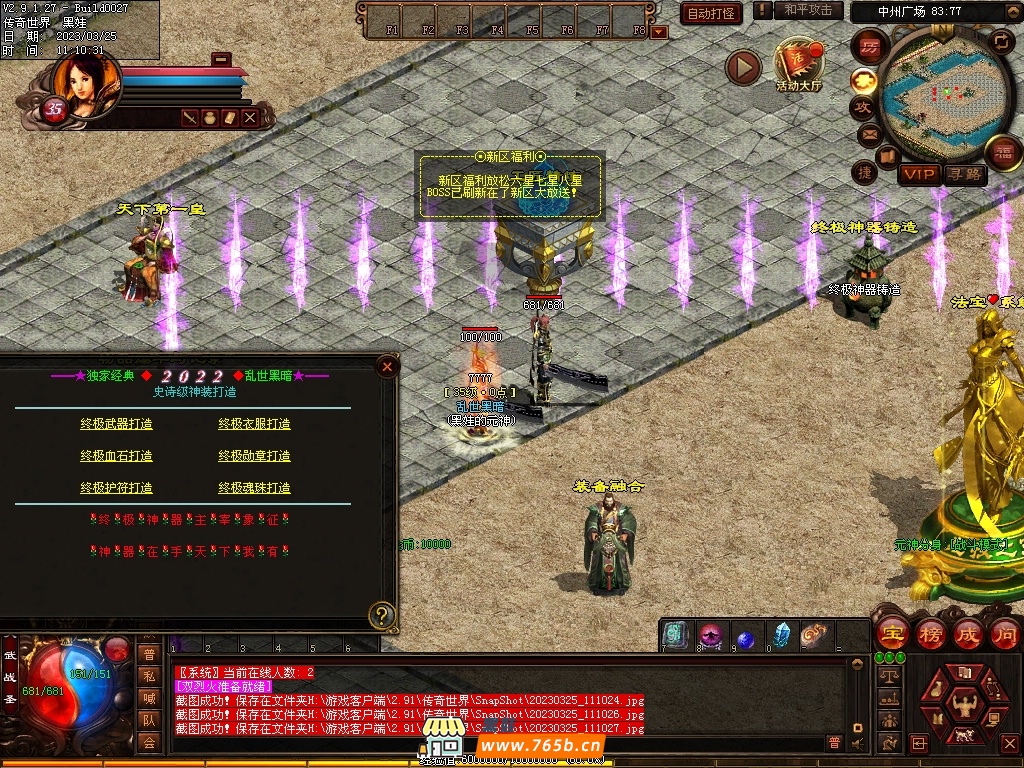Image resolution: width=1024 pixels, height=768 pixels.
Task: Choose the 终极血石打造 link
Action: 117,456
